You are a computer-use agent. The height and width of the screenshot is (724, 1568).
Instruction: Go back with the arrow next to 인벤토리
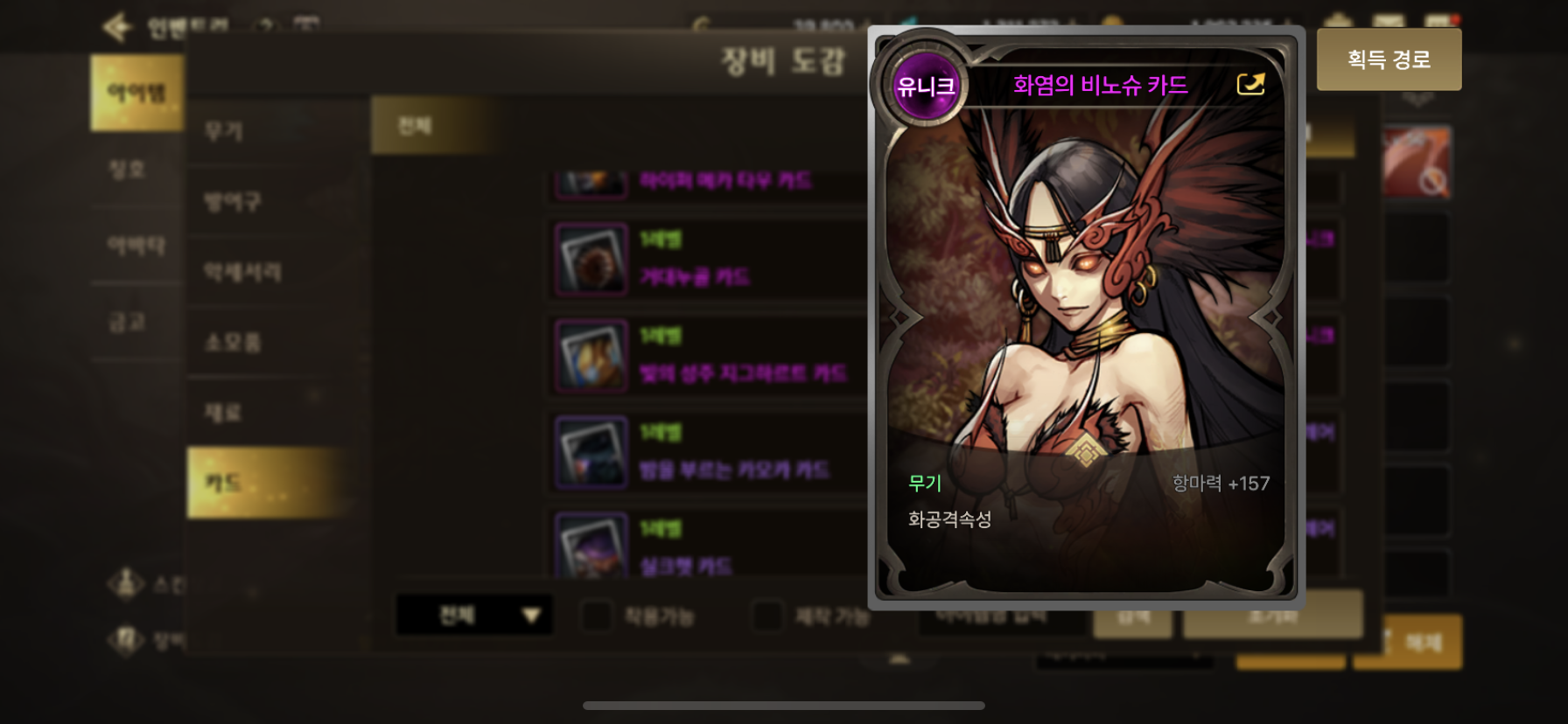(x=116, y=27)
